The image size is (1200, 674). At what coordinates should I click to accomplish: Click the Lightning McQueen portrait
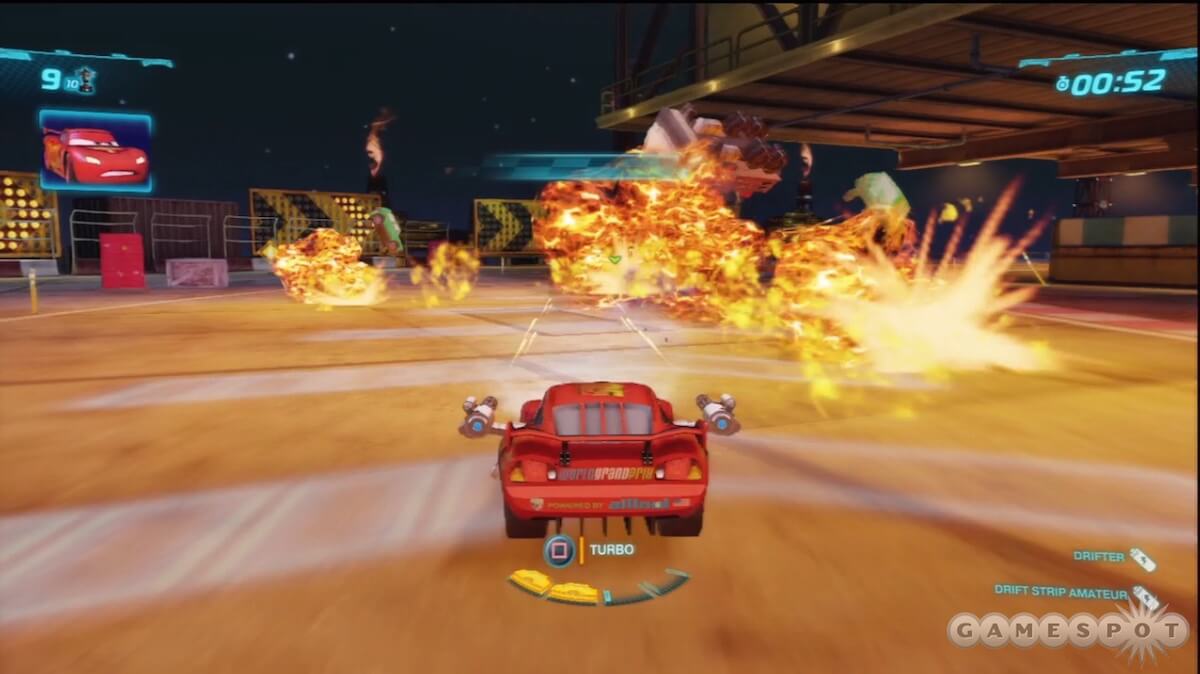pyautogui.click(x=95, y=151)
